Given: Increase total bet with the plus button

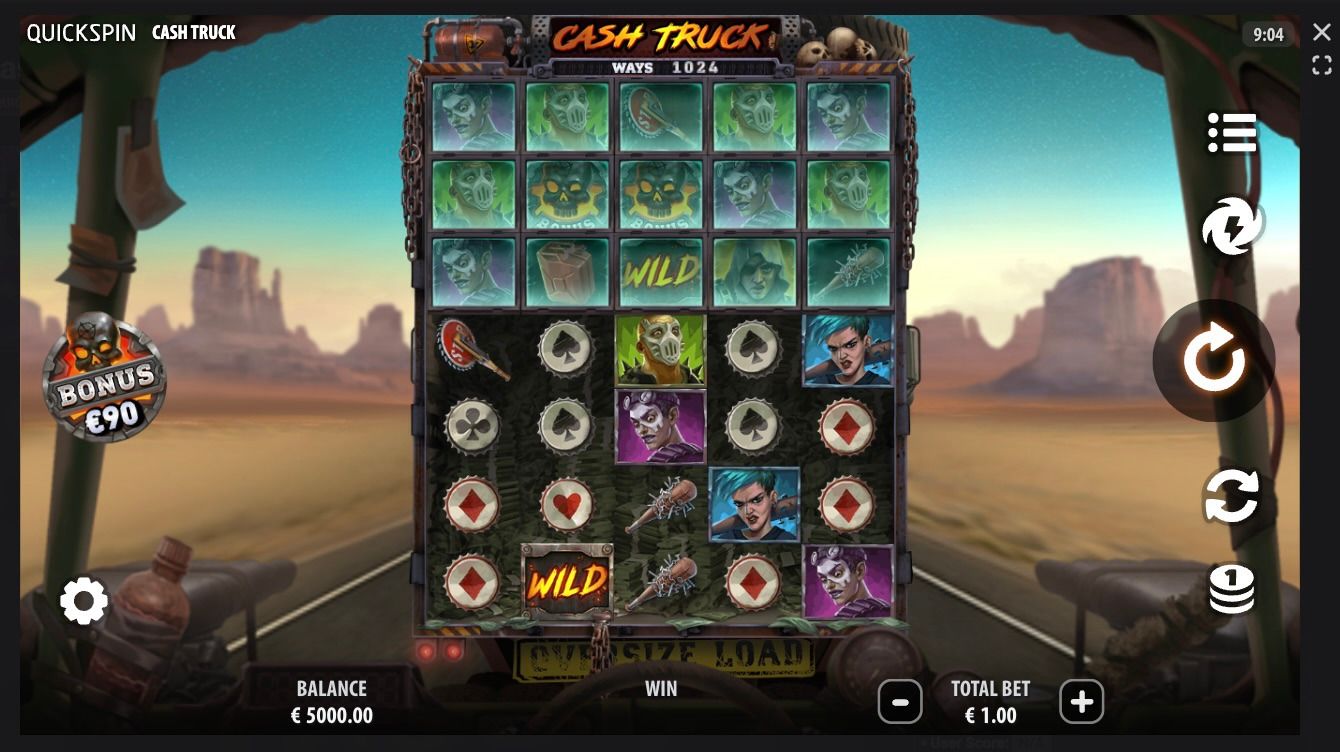Looking at the screenshot, I should coord(1081,702).
